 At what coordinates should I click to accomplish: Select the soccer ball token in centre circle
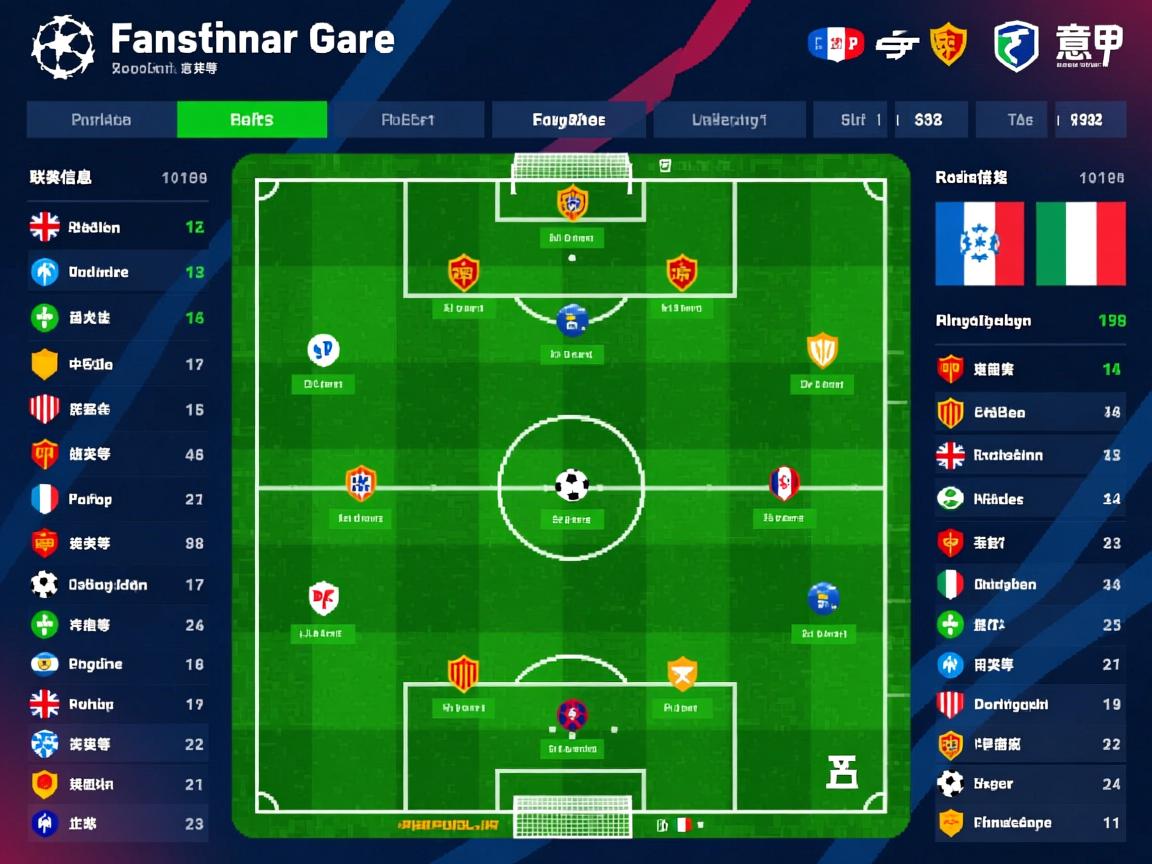pyautogui.click(x=571, y=485)
